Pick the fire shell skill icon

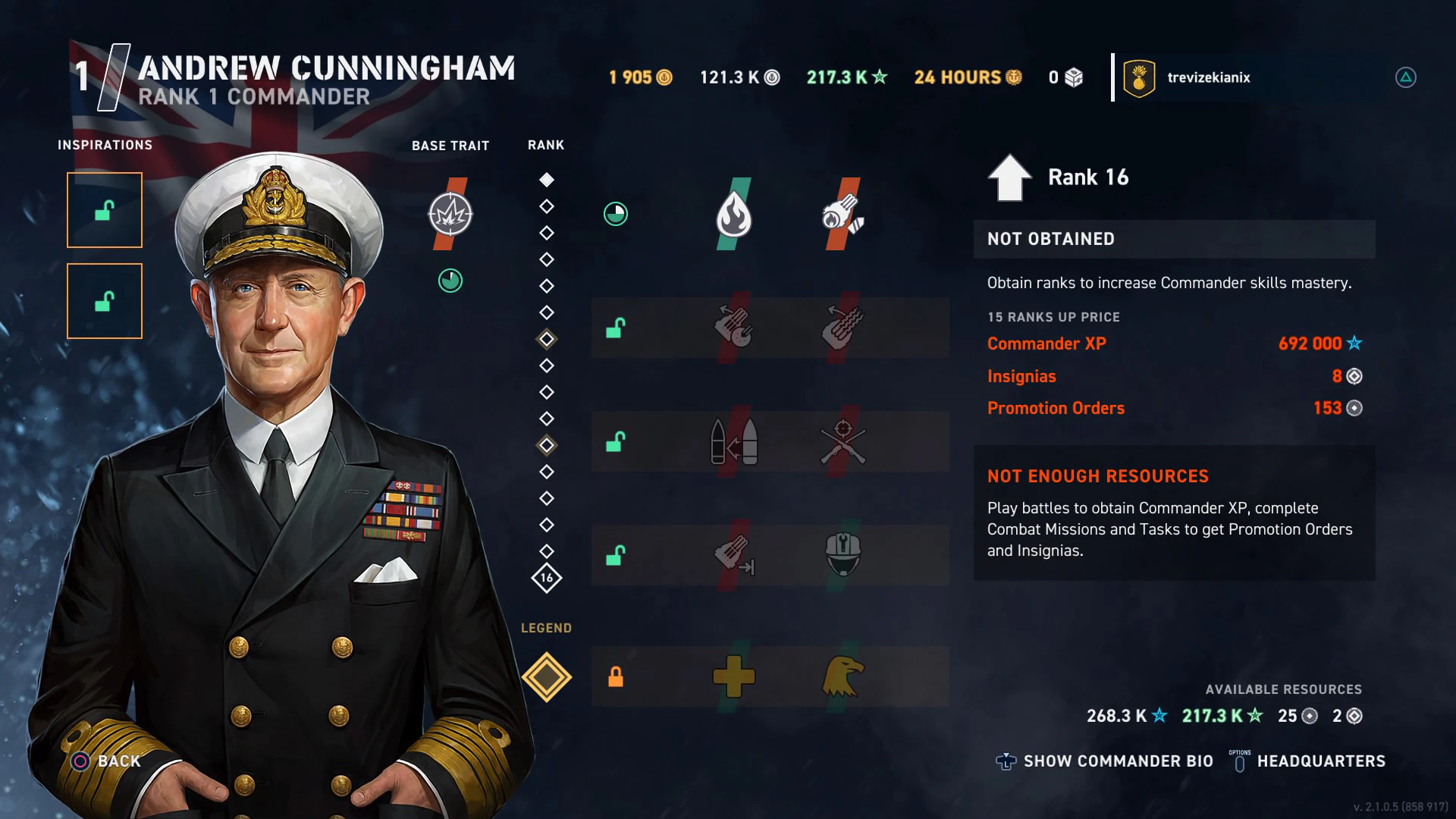tap(843, 215)
